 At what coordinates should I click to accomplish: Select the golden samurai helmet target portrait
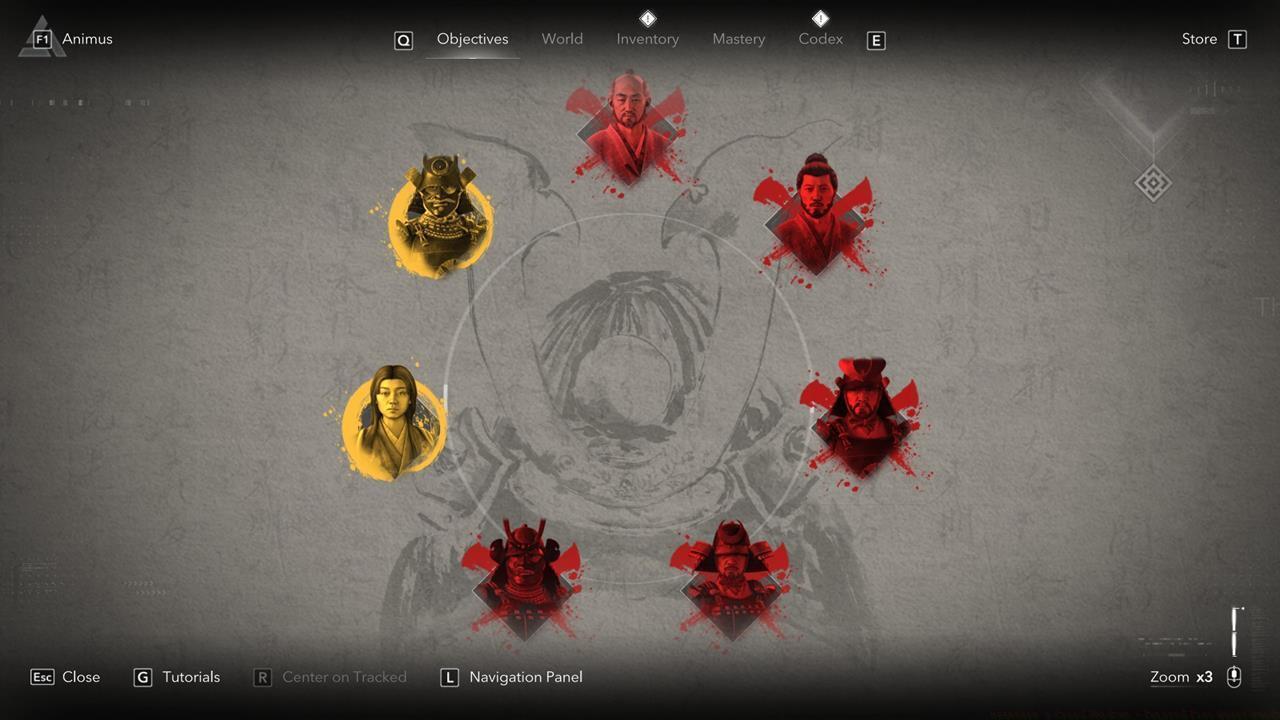[440, 218]
